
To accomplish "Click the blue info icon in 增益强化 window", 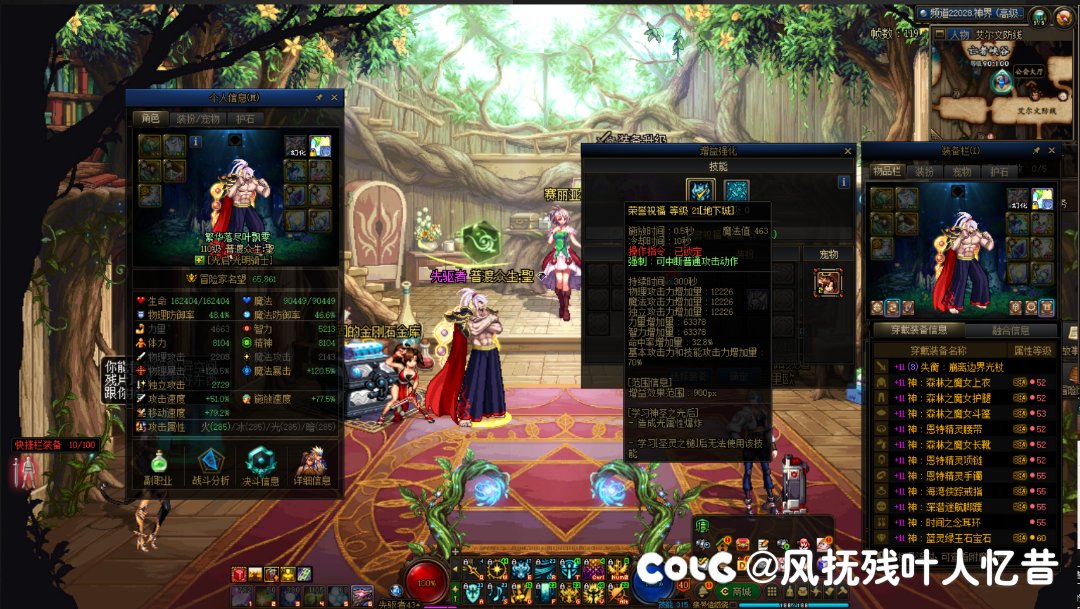I will click(844, 182).
